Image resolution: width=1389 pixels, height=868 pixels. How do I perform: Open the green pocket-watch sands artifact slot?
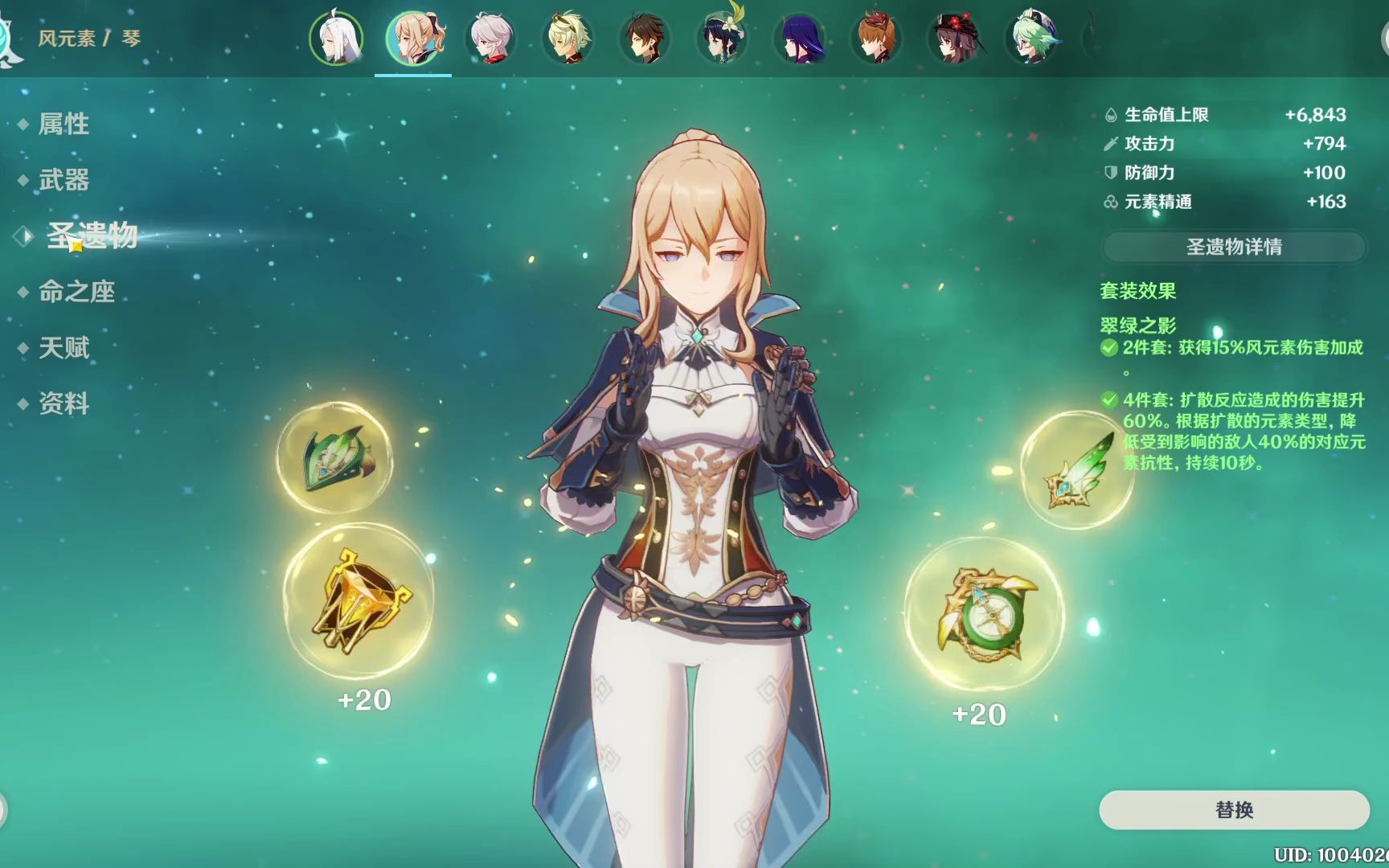pyautogui.click(x=984, y=614)
